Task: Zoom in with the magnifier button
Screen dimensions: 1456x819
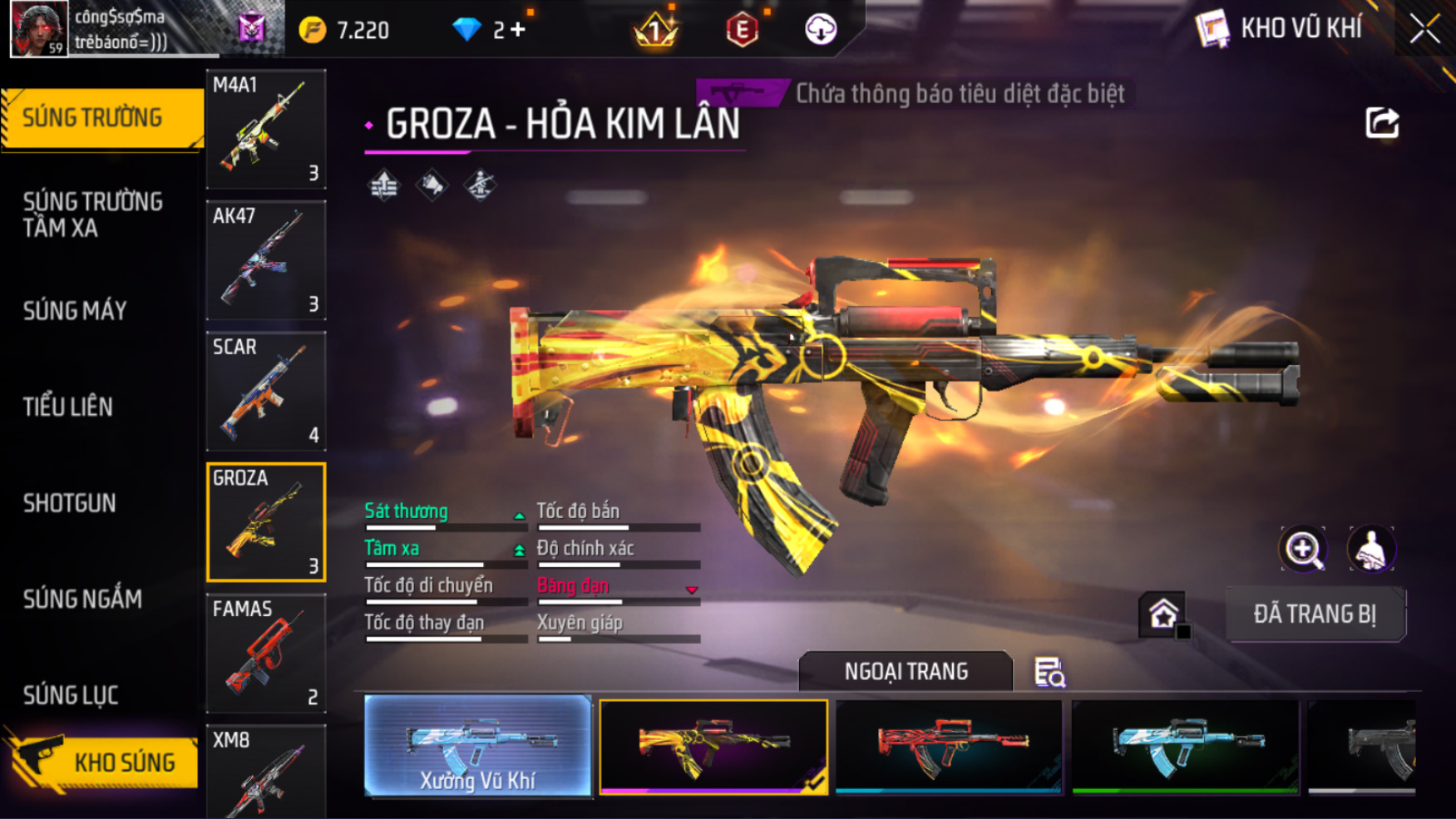Action: [x=1303, y=549]
